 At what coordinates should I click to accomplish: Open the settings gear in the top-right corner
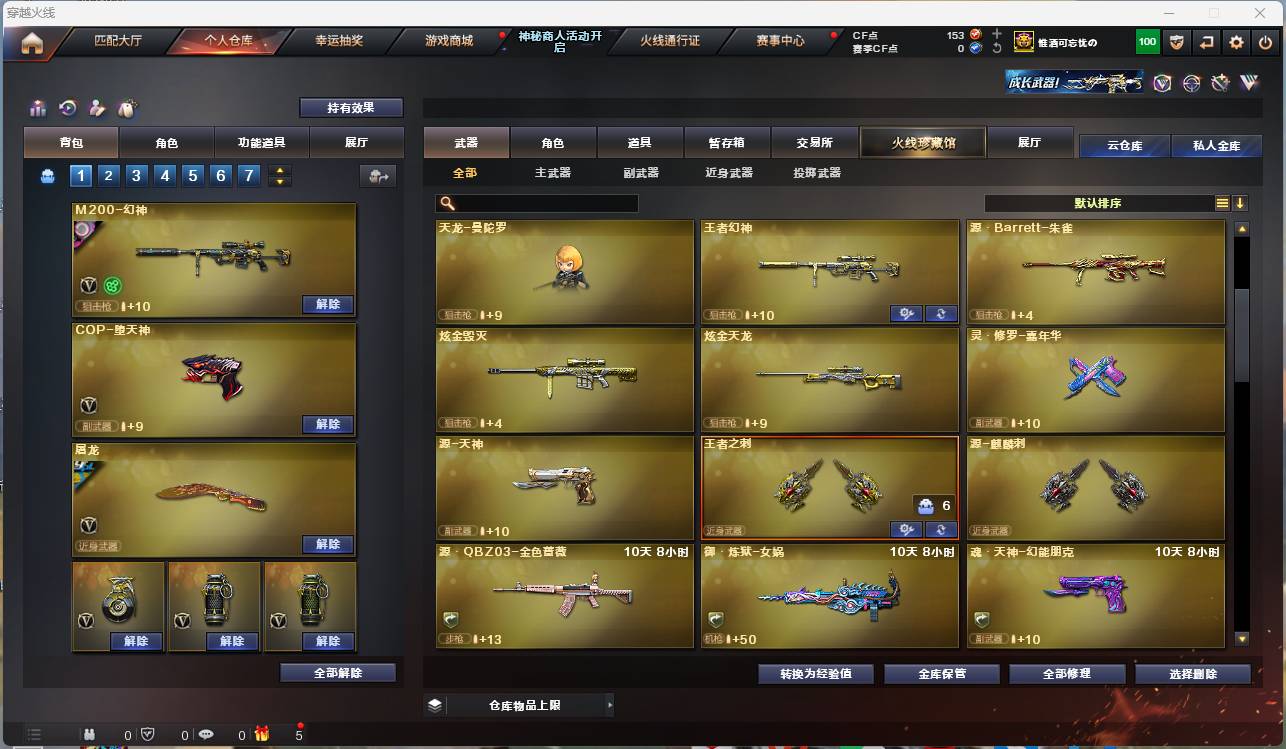1236,41
